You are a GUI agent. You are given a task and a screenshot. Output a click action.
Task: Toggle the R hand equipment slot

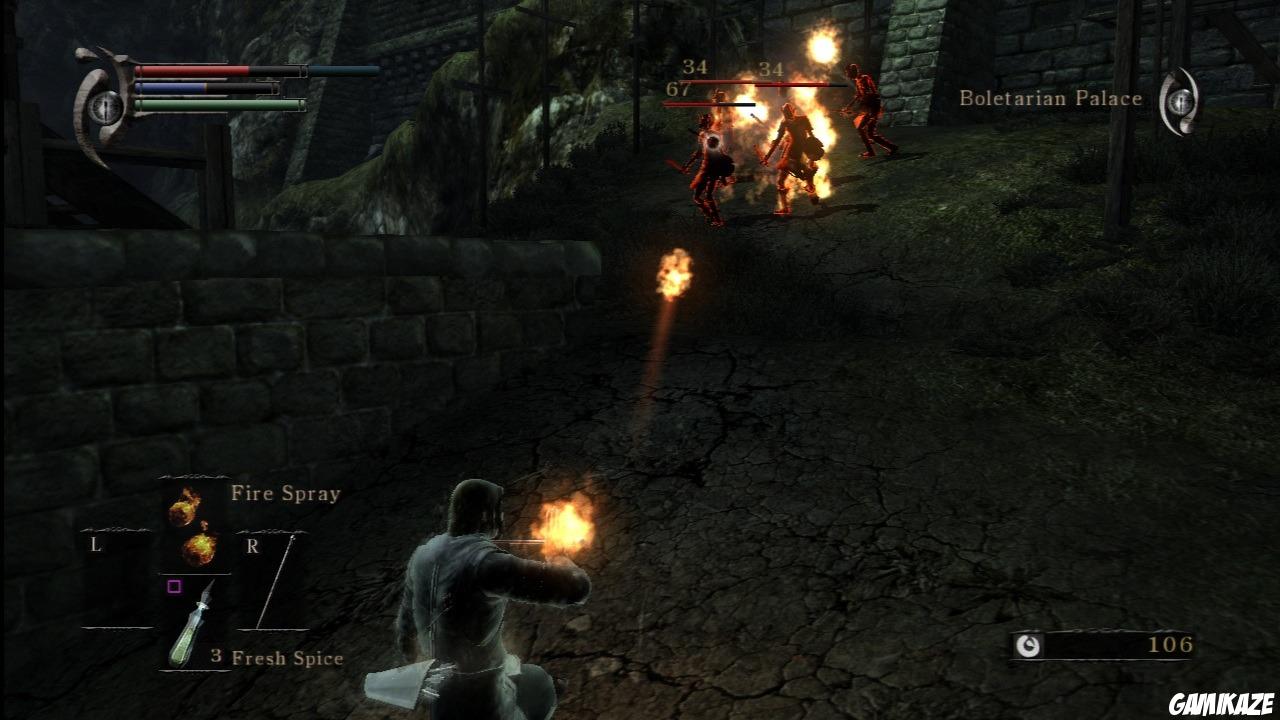[253, 545]
